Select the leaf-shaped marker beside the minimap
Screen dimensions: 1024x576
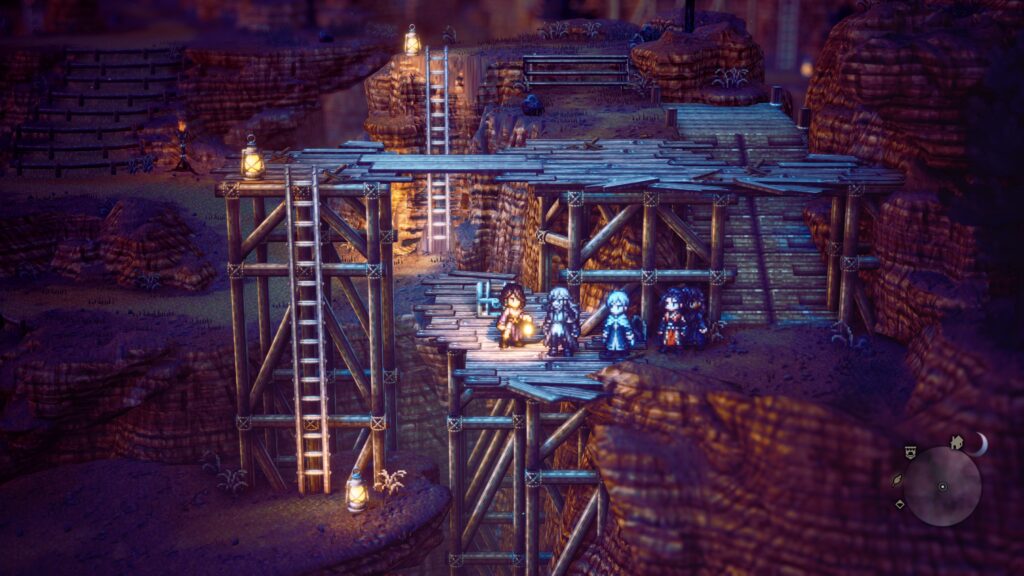[896, 479]
